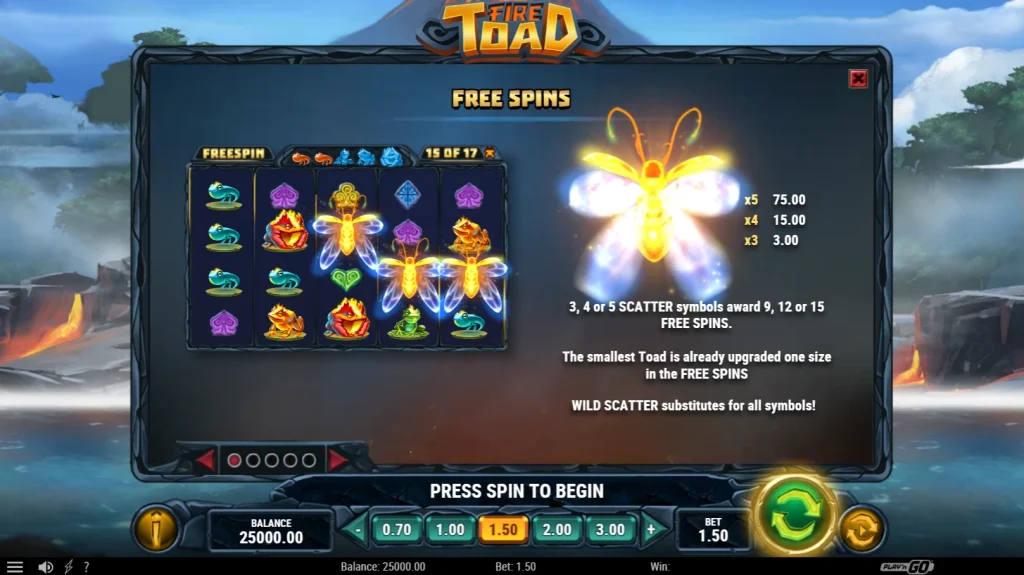Select the 1.50 bet value
The height and width of the screenshot is (575, 1024).
click(x=503, y=530)
